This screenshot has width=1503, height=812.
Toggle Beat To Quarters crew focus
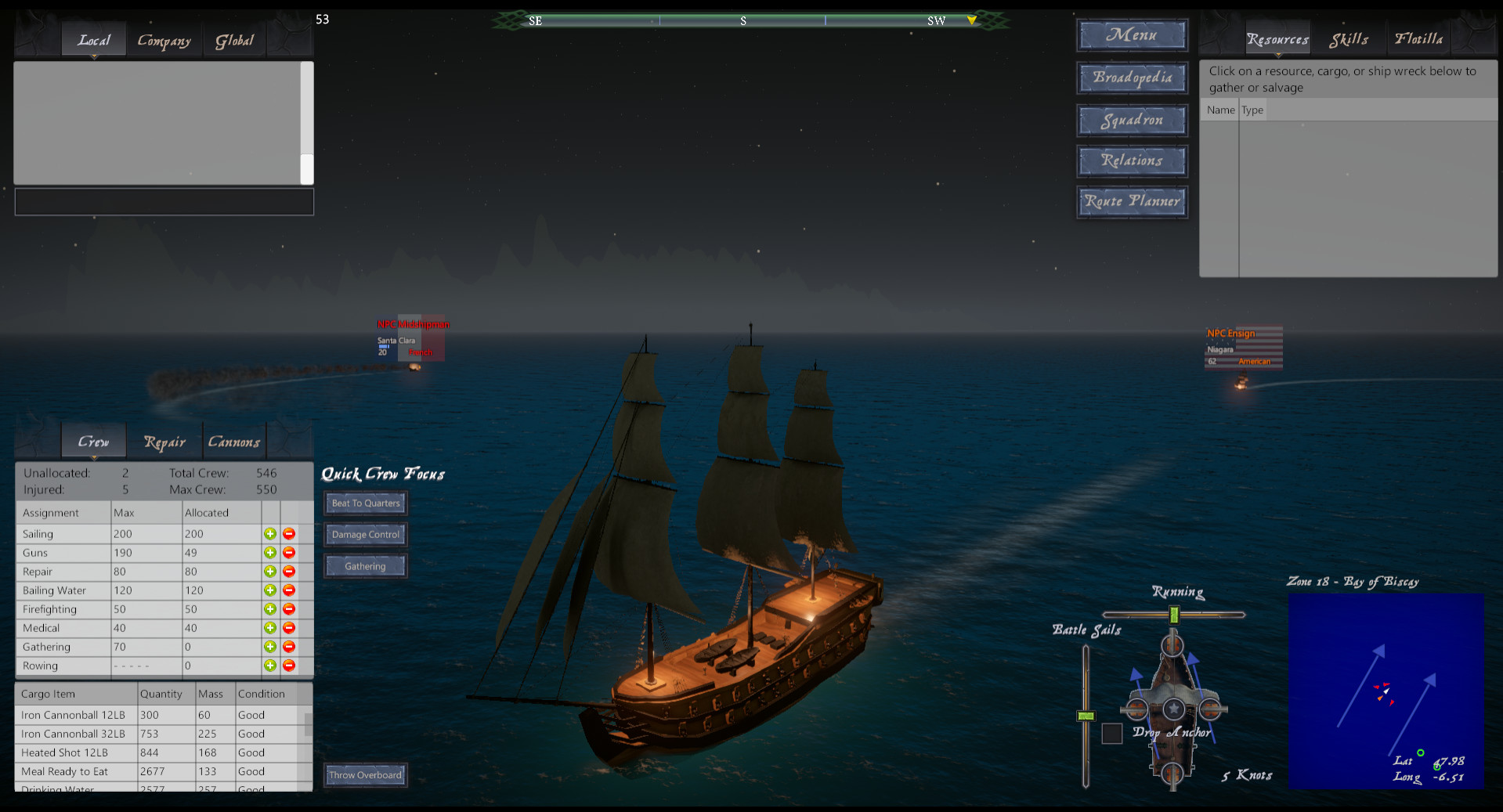point(365,503)
